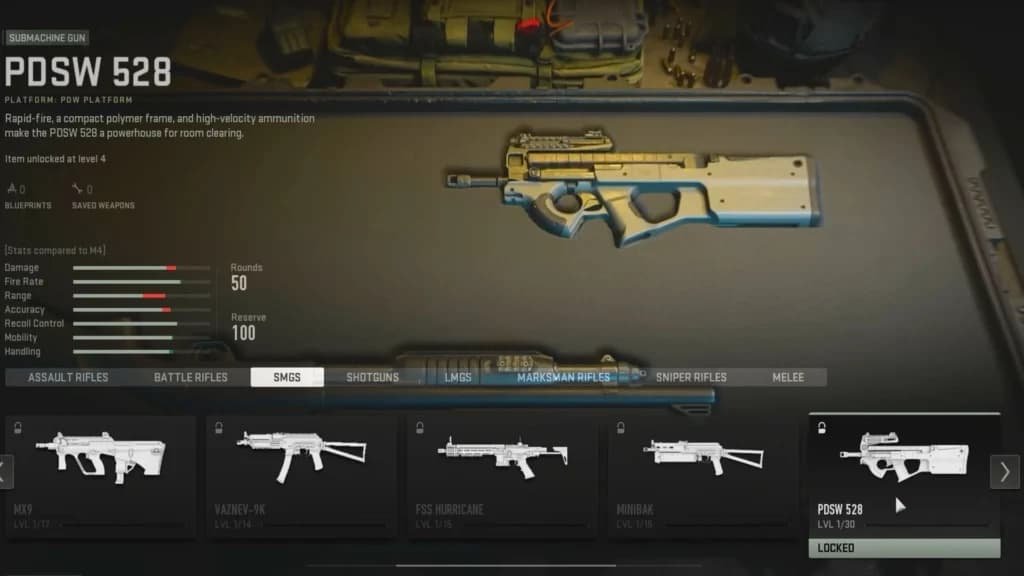Viewport: 1024px width, 576px height.
Task: Click the left arrow of the weapon list
Action: click(6, 471)
